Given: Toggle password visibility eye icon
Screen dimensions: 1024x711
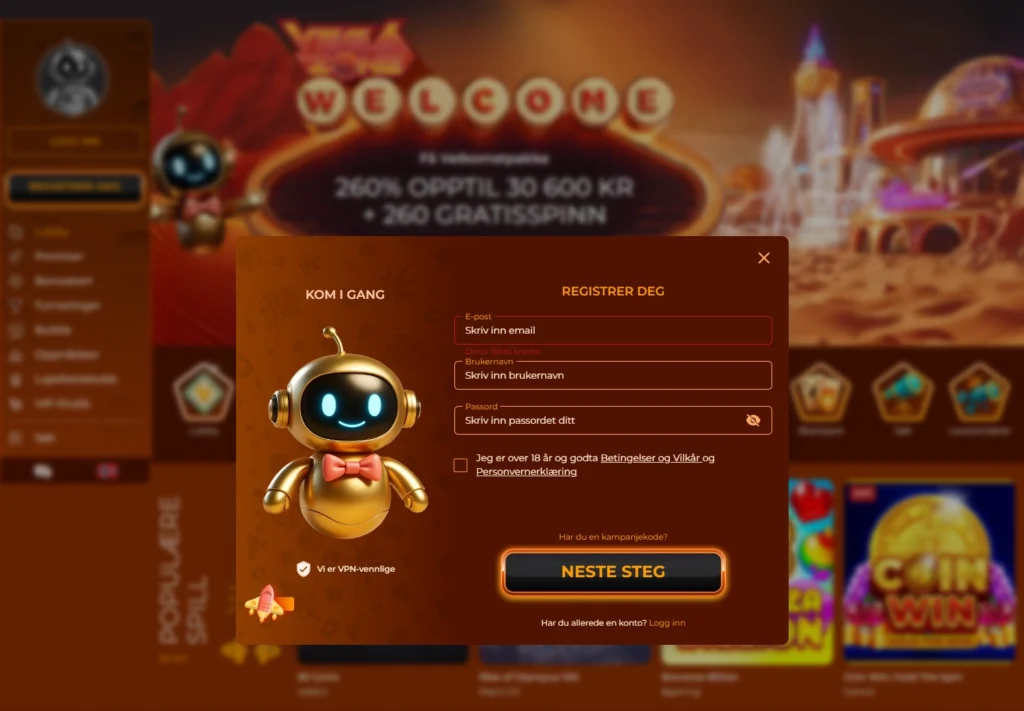Looking at the screenshot, I should [753, 421].
